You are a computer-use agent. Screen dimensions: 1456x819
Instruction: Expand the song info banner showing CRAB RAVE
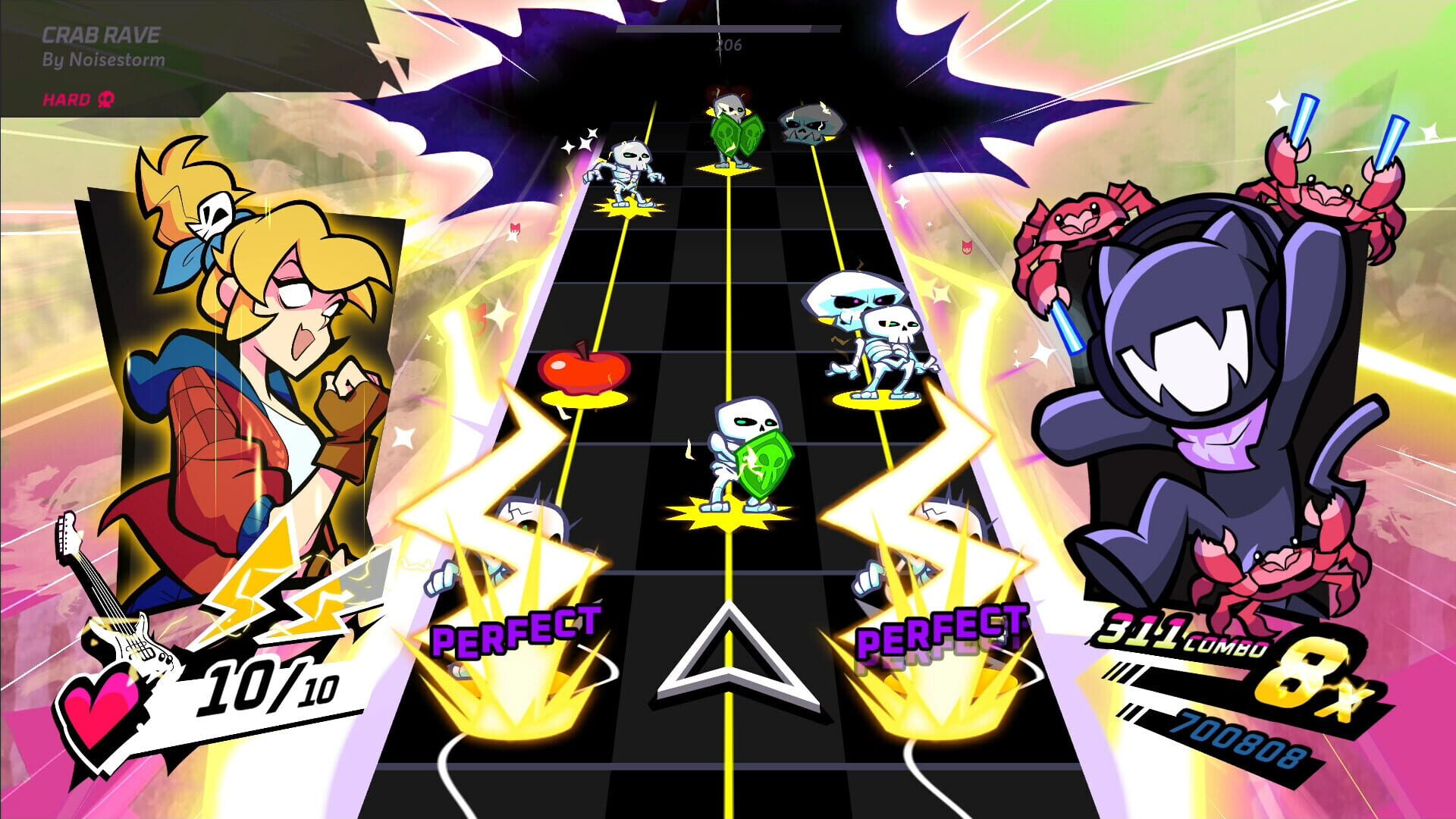click(x=102, y=34)
